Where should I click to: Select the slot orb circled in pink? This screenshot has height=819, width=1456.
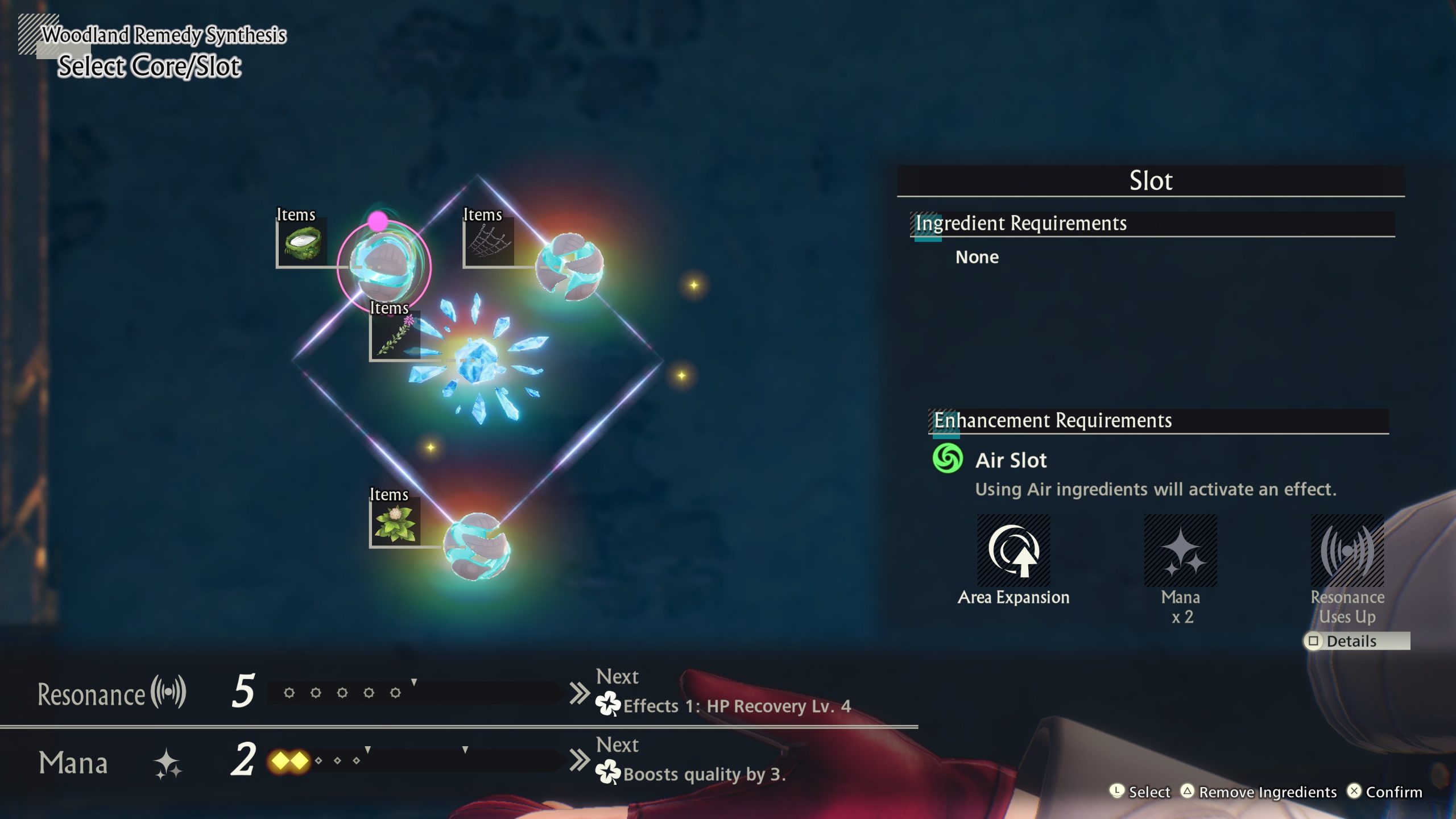[x=383, y=267]
